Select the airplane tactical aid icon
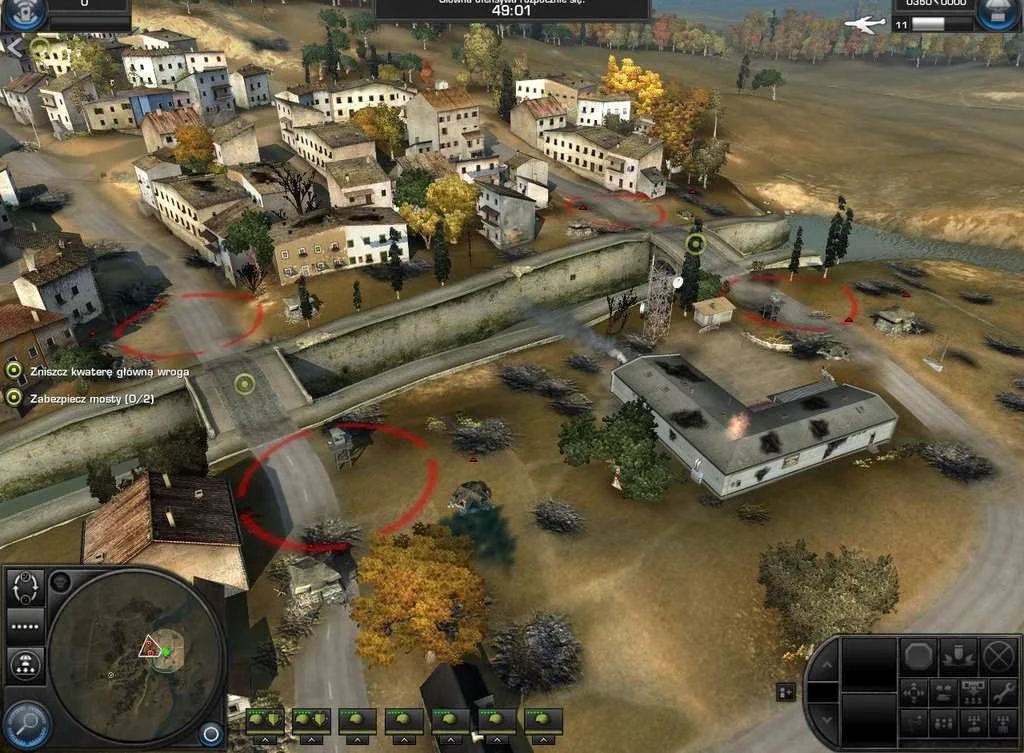The image size is (1024, 753). (861, 23)
